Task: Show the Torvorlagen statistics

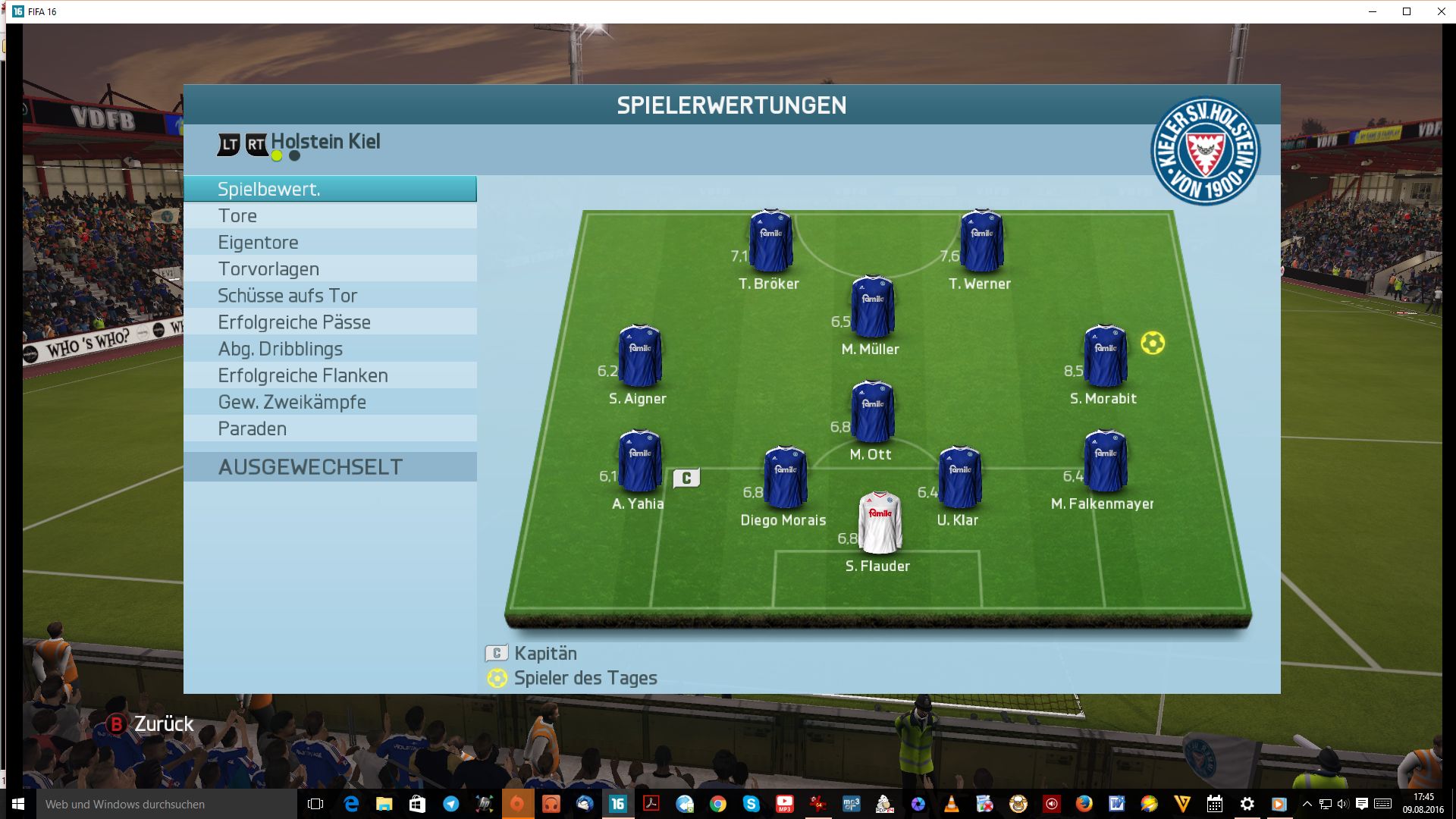Action: click(330, 269)
